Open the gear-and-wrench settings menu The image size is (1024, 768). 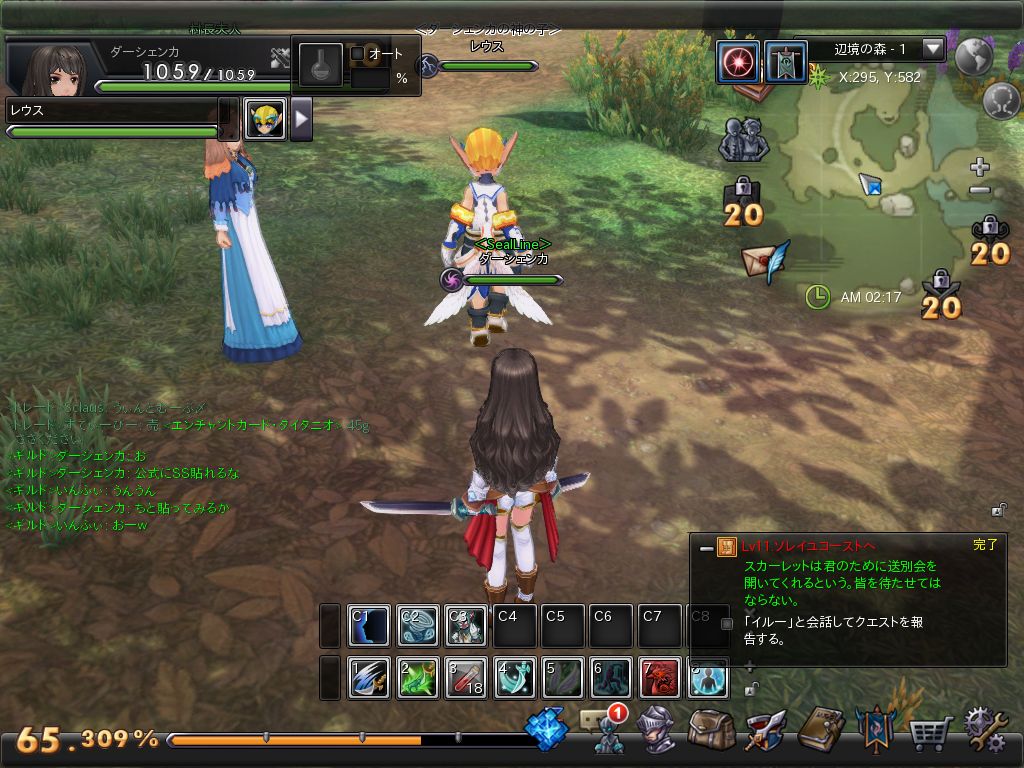tap(984, 731)
